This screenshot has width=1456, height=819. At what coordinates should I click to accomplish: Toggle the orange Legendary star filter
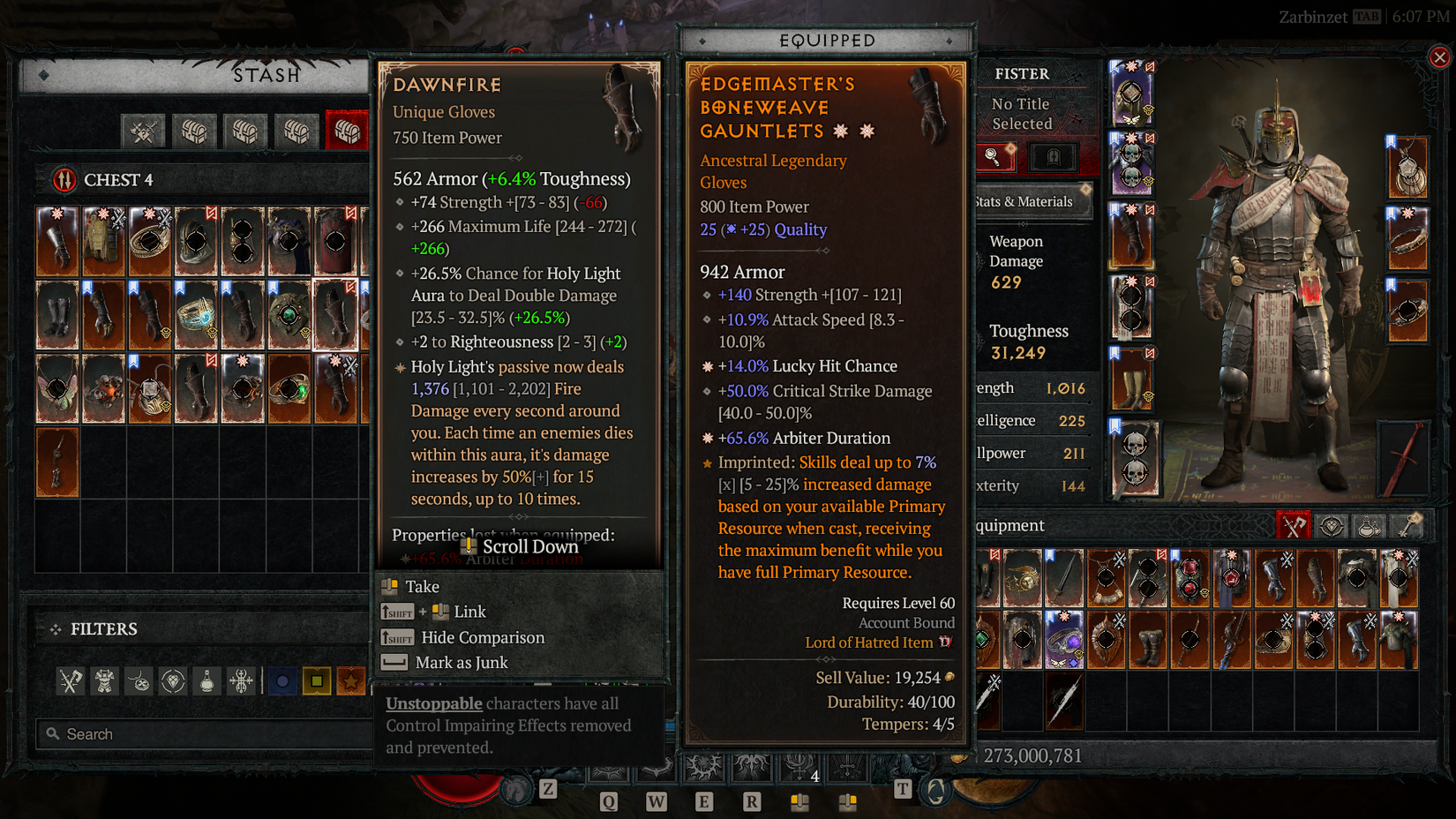click(x=350, y=680)
